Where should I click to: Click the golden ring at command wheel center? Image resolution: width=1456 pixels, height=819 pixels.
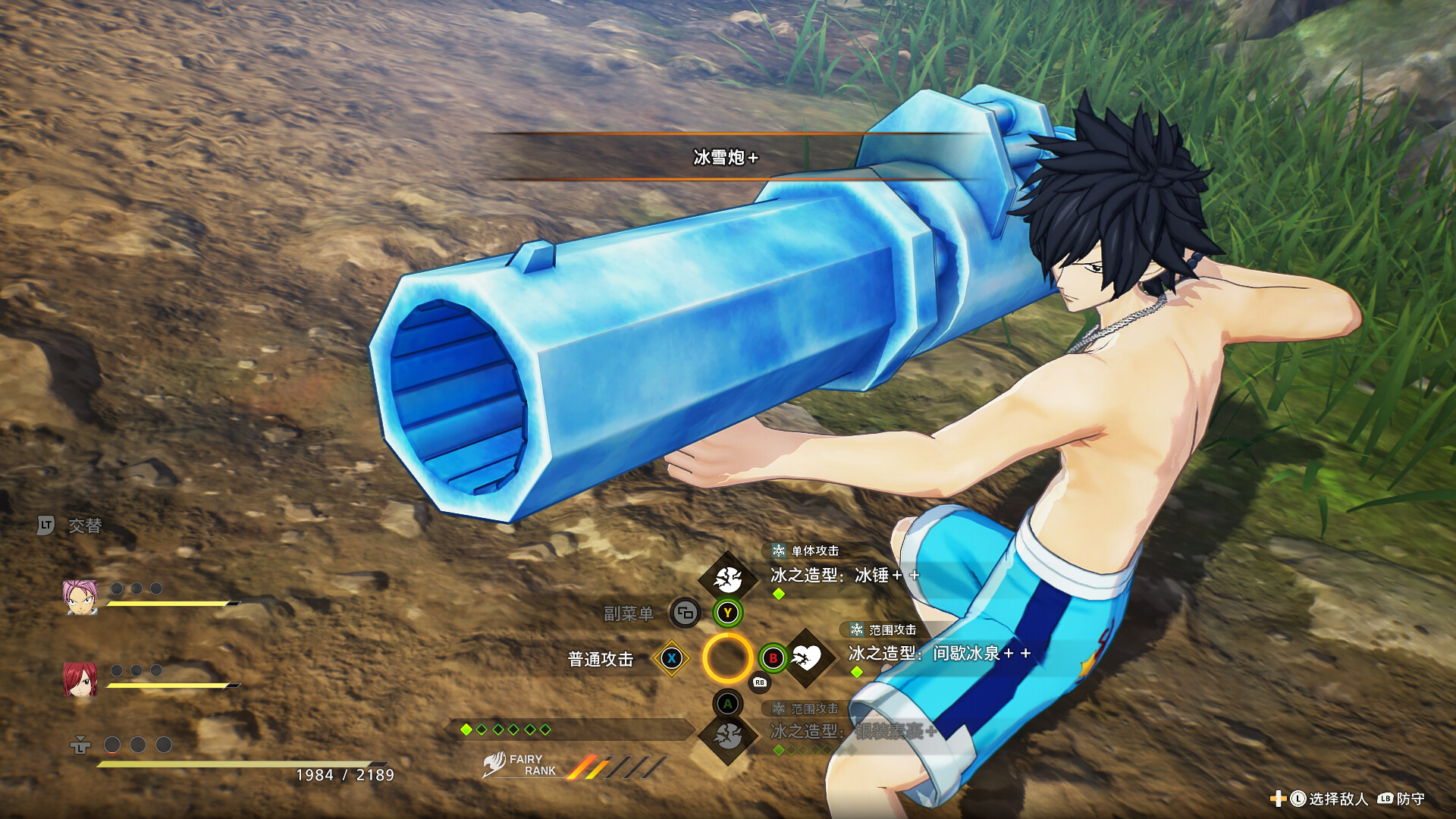coord(727,658)
